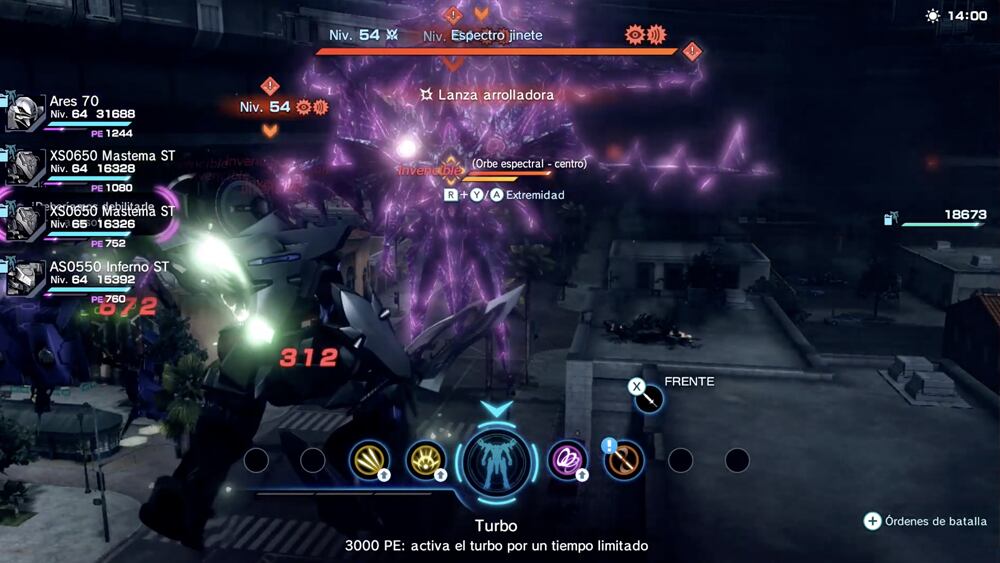Activate the Turbo skell ability
Image resolution: width=1000 pixels, height=563 pixels.
pyautogui.click(x=497, y=461)
